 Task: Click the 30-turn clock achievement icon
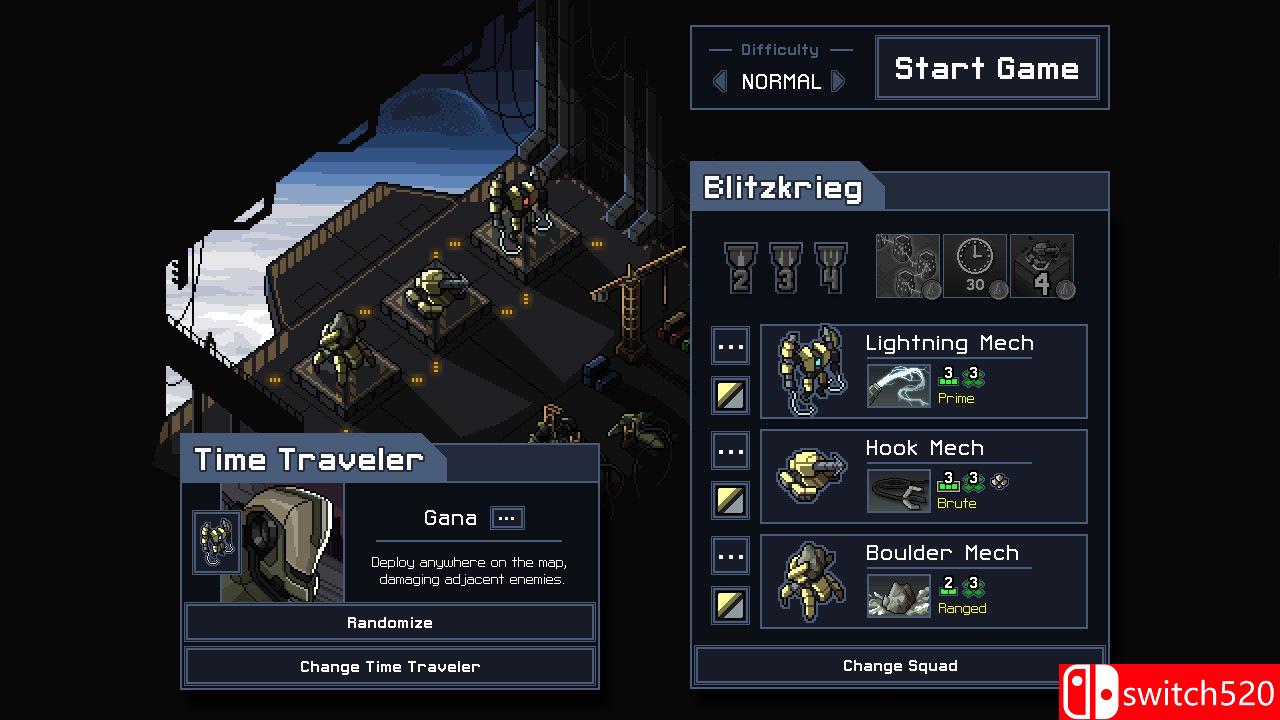click(974, 264)
